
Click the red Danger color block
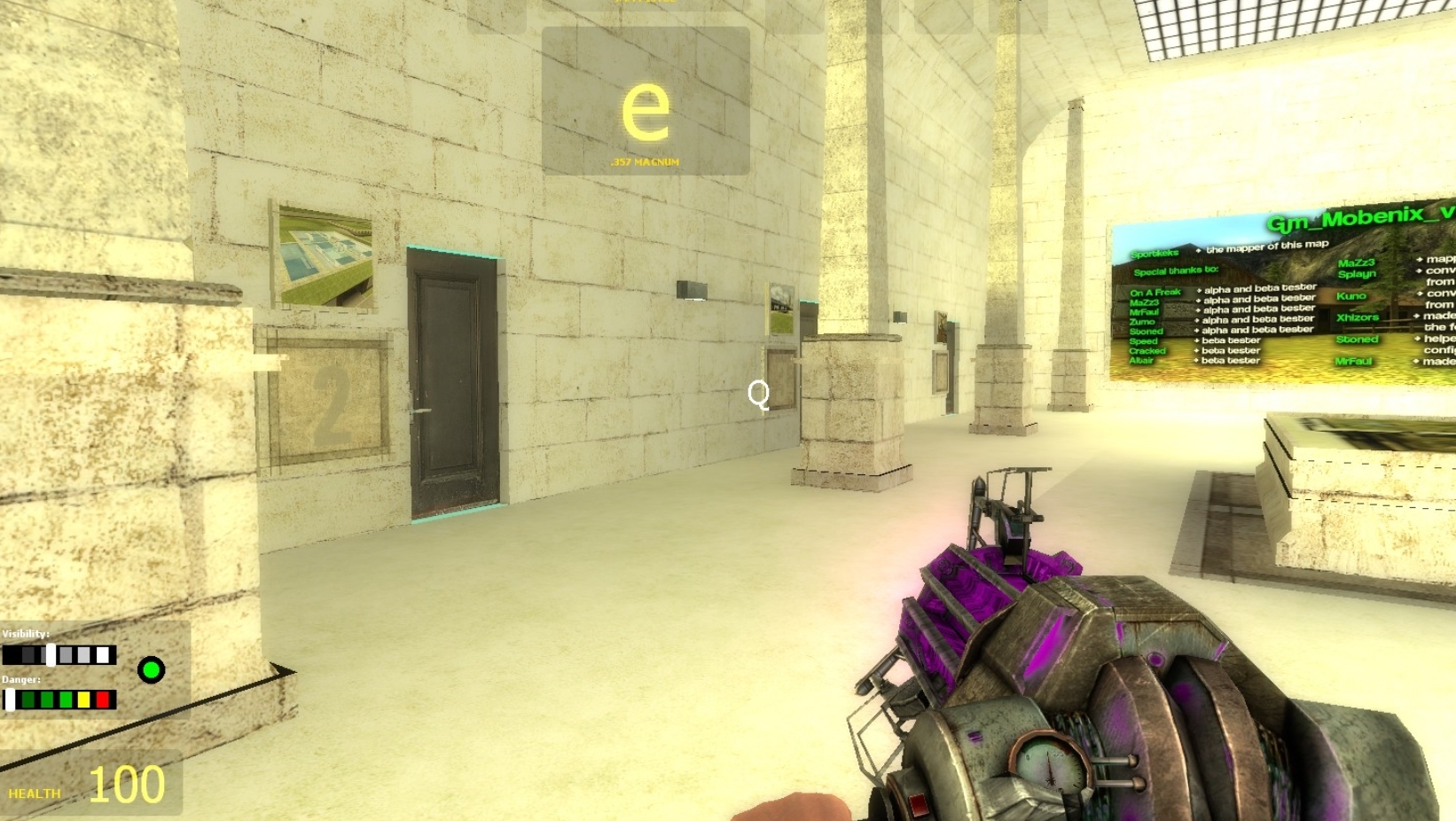pos(104,700)
